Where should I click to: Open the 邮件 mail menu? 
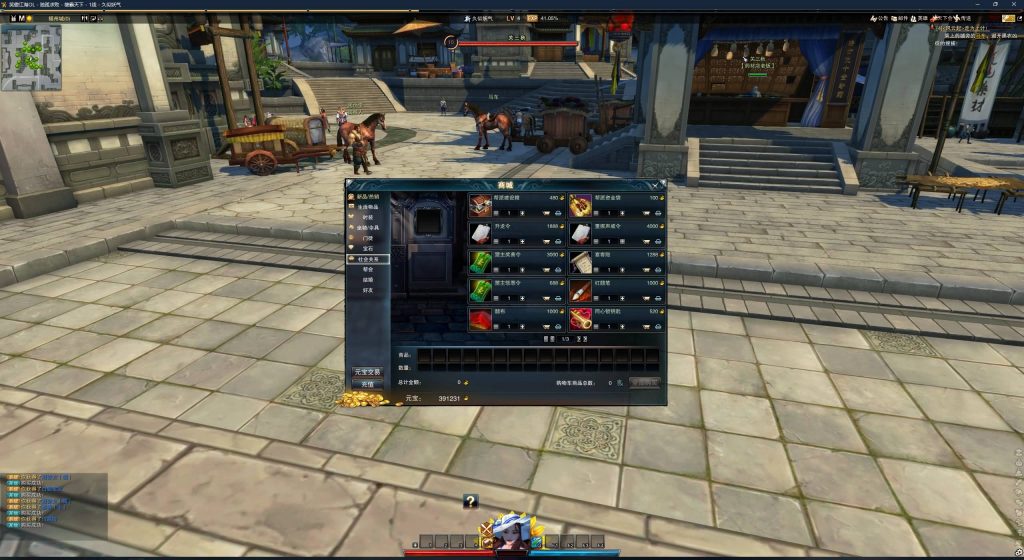899,18
